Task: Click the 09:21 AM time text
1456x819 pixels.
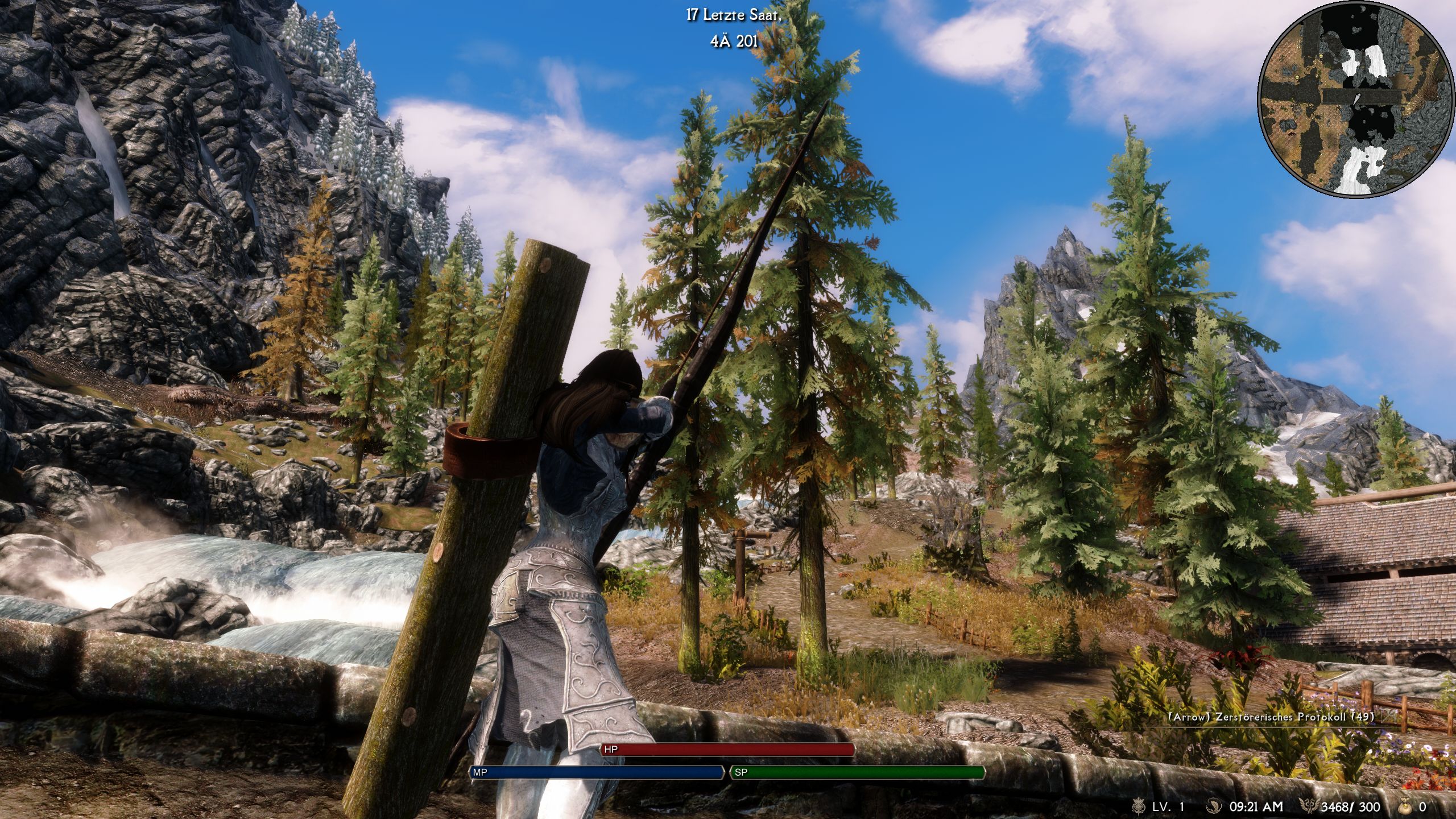Action: click(x=1255, y=807)
